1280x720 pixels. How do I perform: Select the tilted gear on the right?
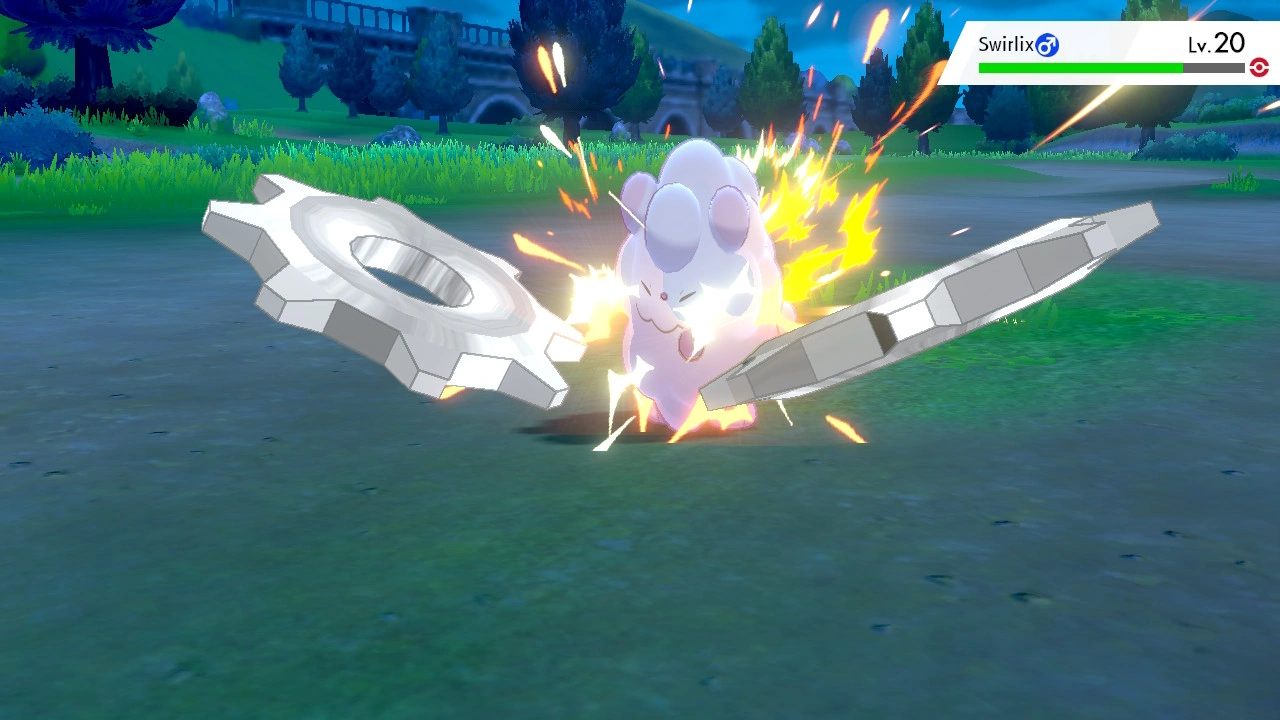[960, 300]
